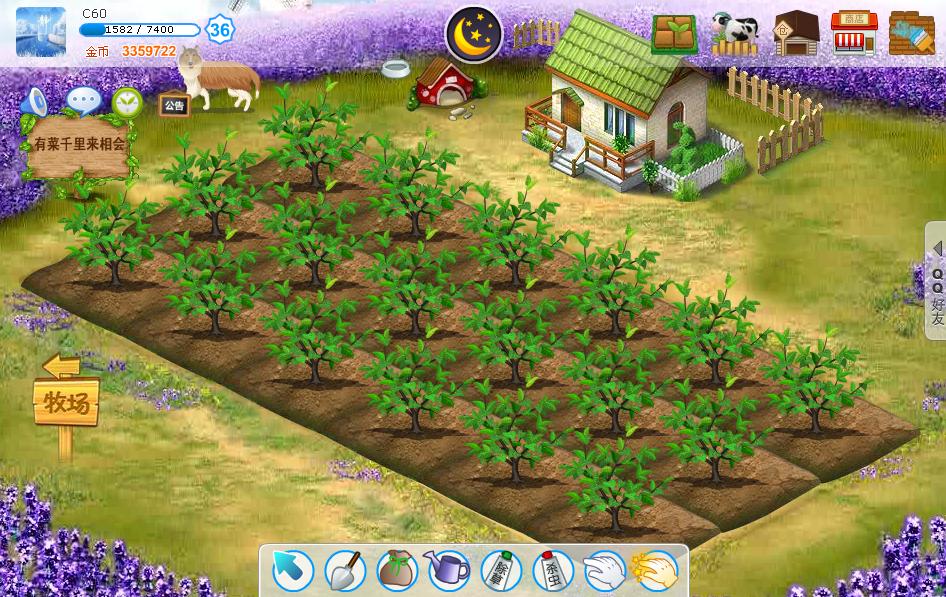
Task: Toggle the blue speaker sound icon
Action: click(x=36, y=101)
